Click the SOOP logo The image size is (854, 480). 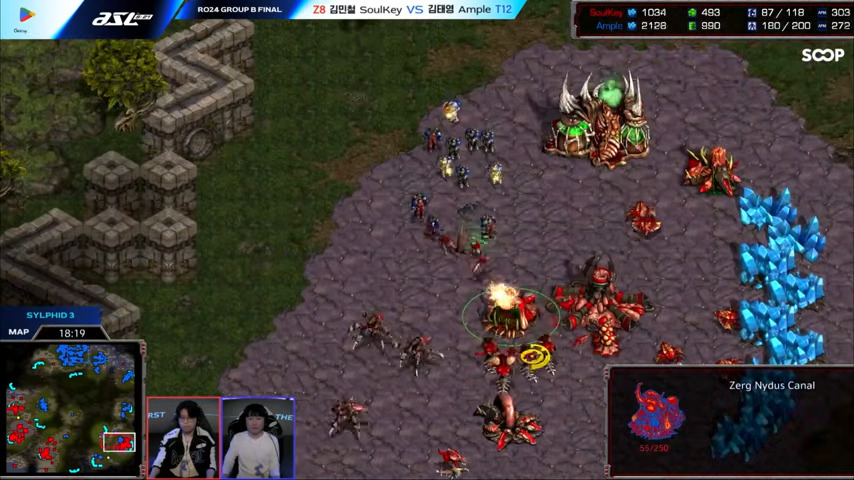tap(822, 56)
